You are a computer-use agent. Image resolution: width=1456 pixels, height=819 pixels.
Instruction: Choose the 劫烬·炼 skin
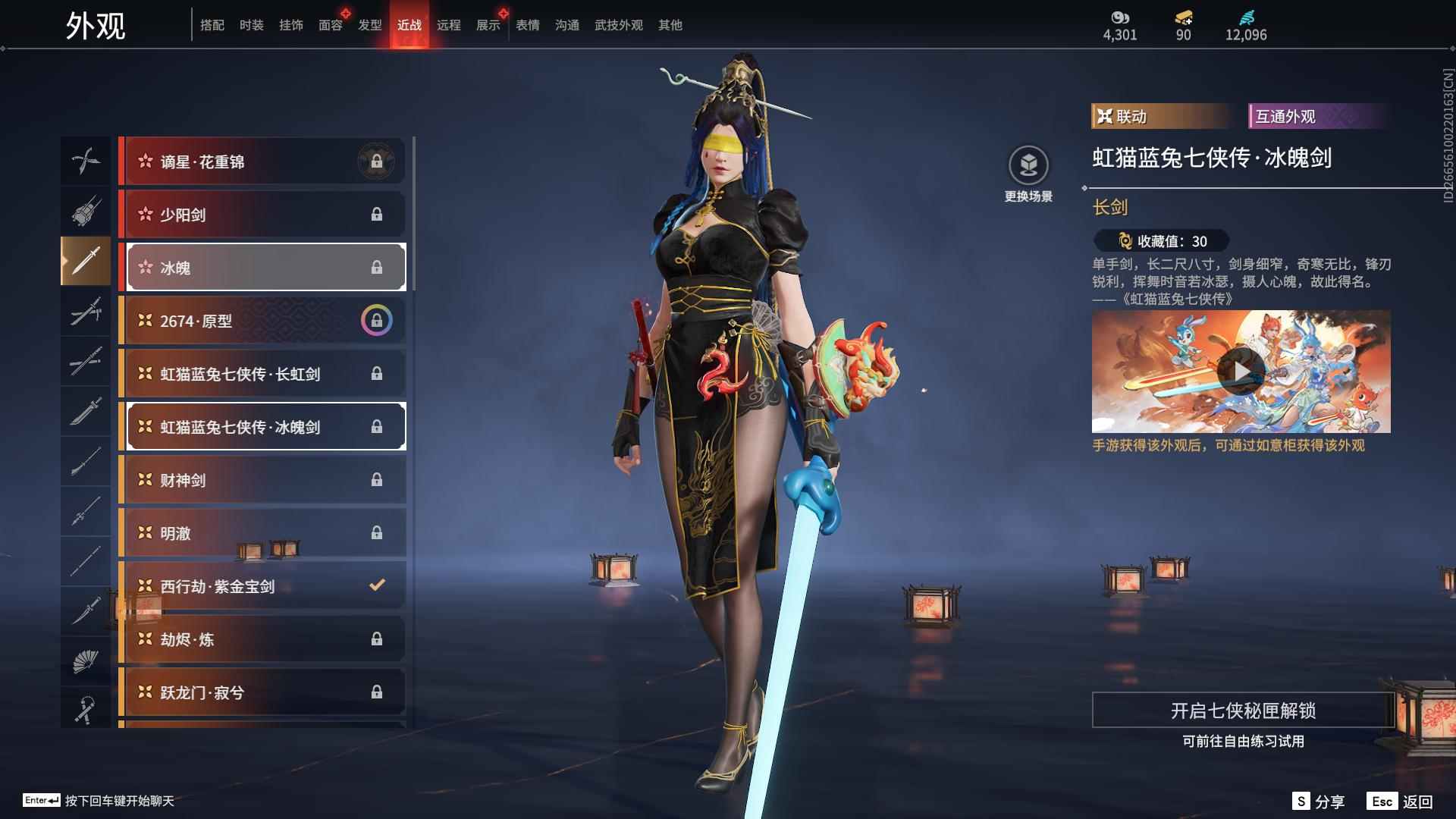(x=263, y=639)
